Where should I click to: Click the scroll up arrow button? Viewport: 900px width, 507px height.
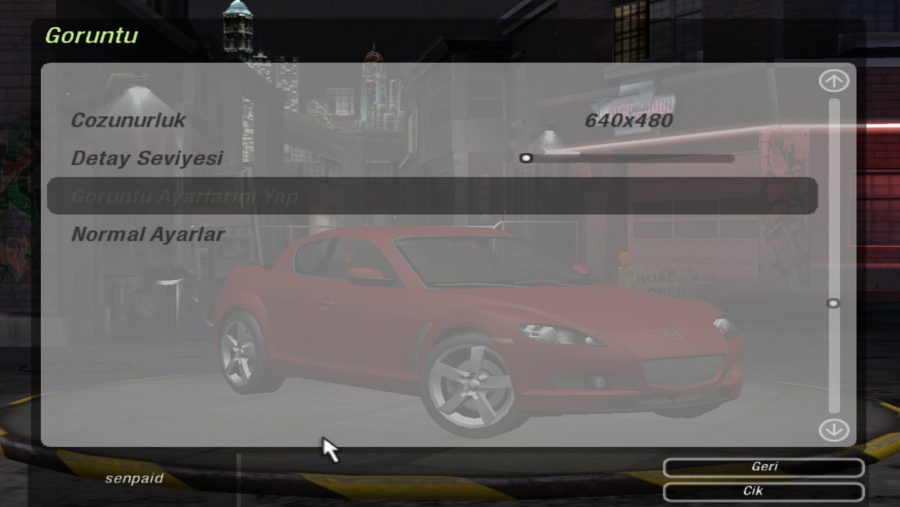pyautogui.click(x=833, y=81)
